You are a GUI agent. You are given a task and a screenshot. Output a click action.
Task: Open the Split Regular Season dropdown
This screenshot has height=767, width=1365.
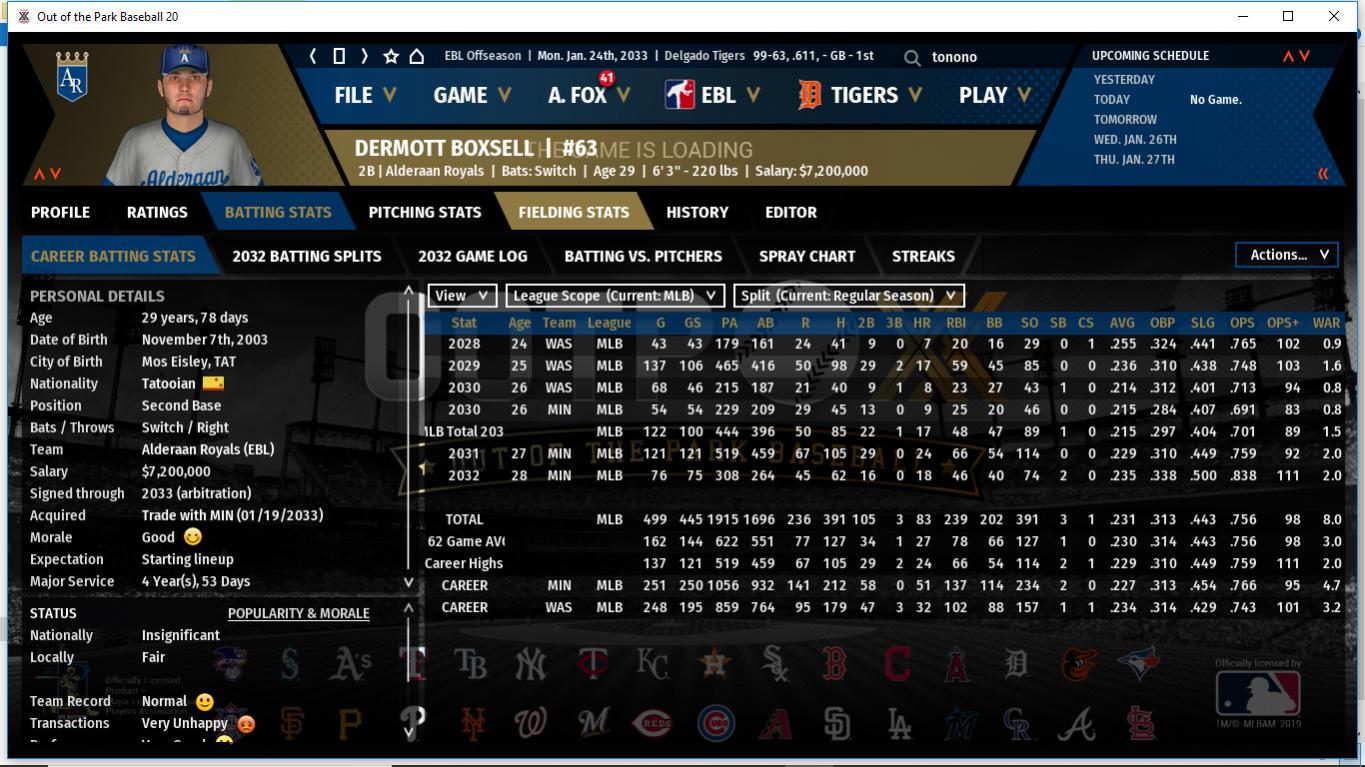(848, 296)
